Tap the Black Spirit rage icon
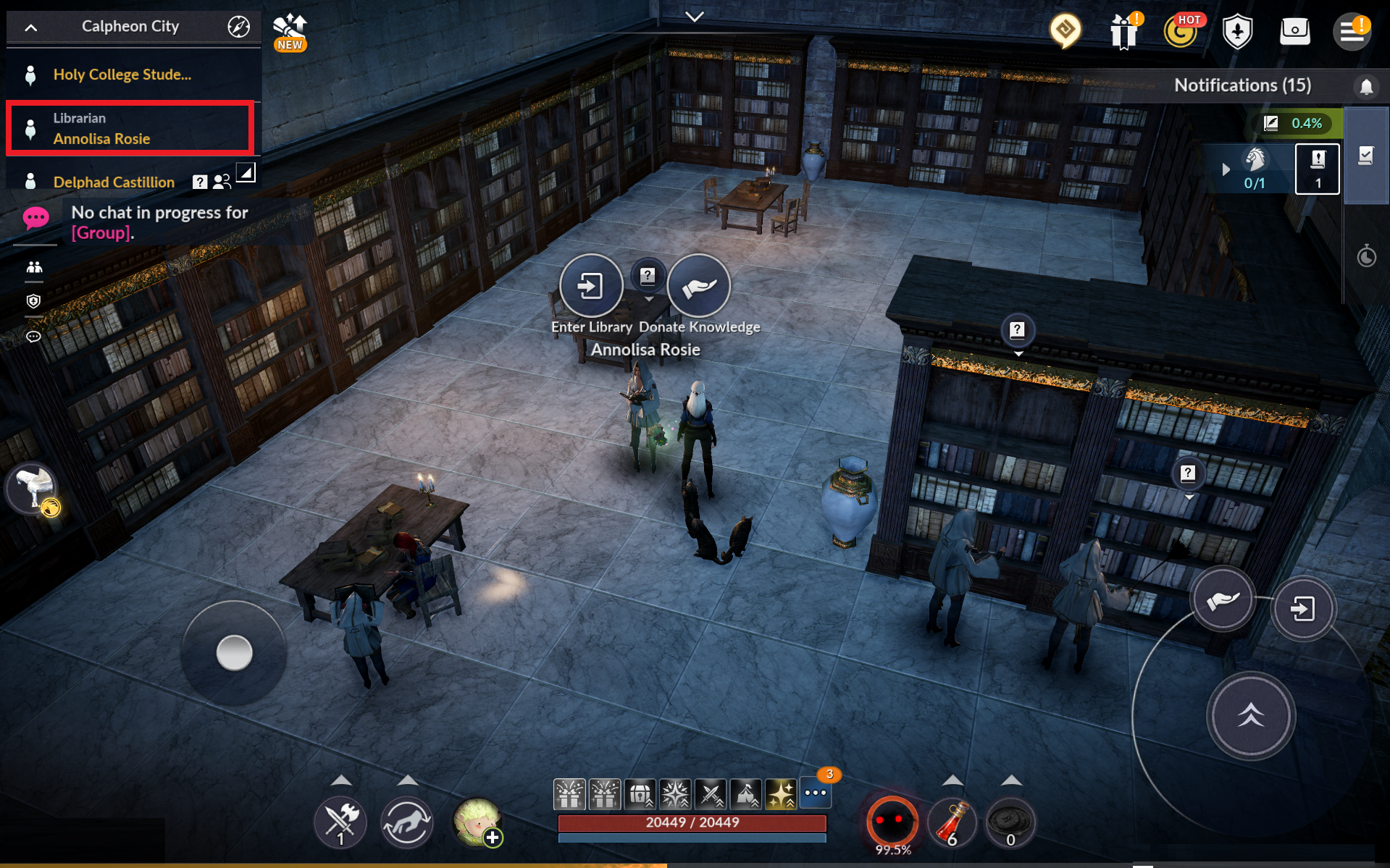1390x868 pixels. click(892, 822)
